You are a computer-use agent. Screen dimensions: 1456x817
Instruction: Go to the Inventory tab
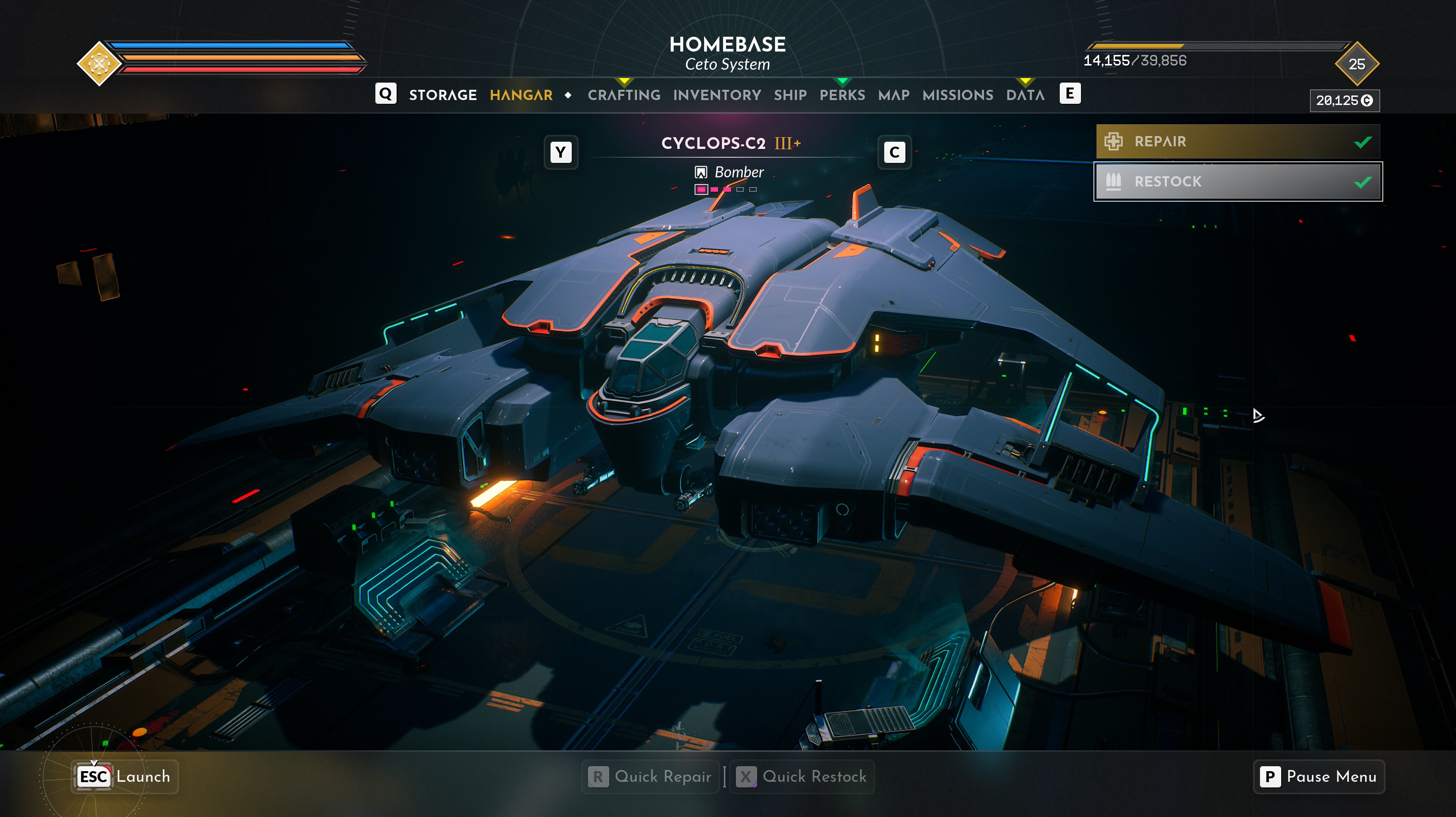coord(717,95)
